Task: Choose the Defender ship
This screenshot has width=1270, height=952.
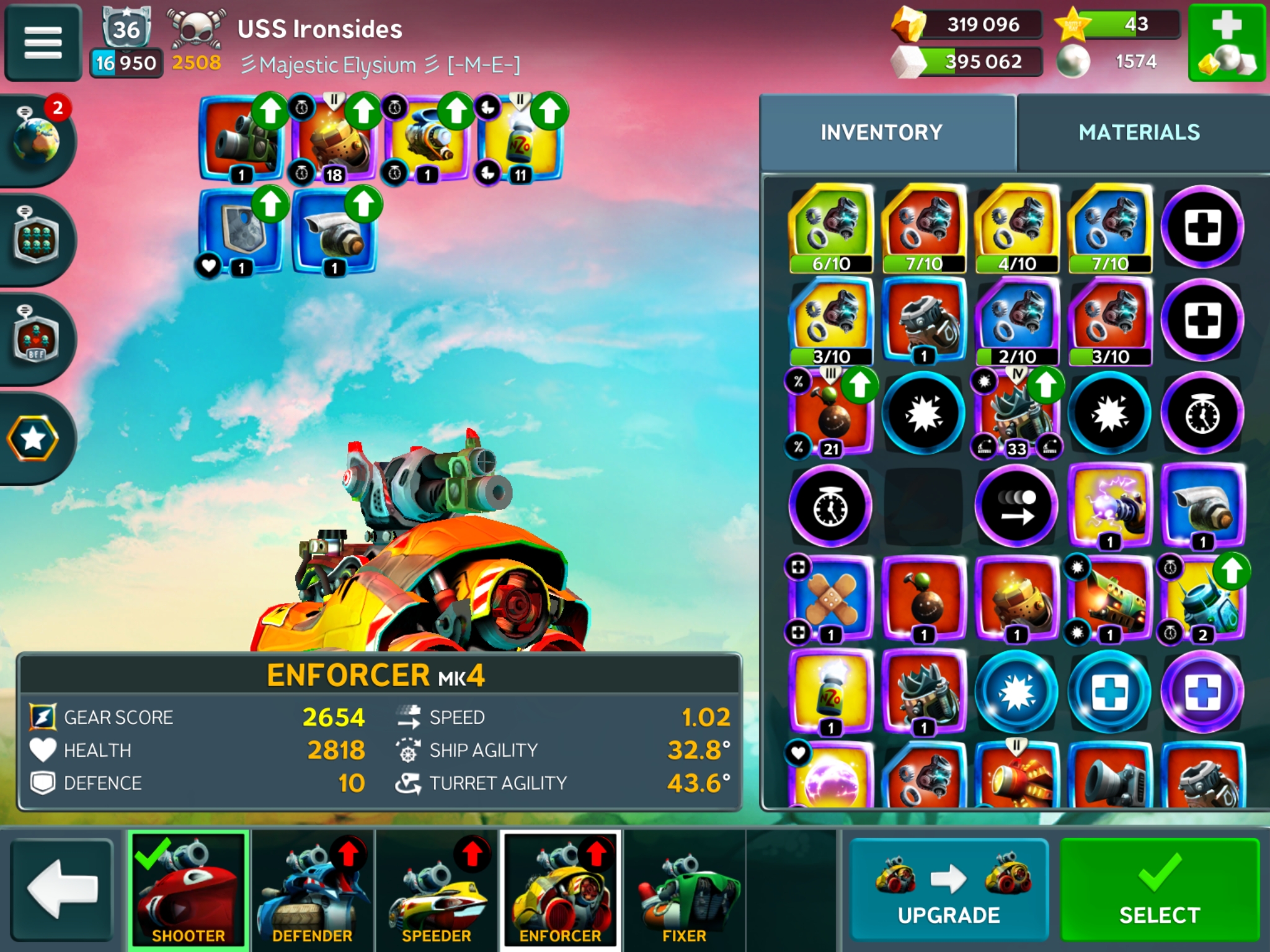Action: click(313, 890)
